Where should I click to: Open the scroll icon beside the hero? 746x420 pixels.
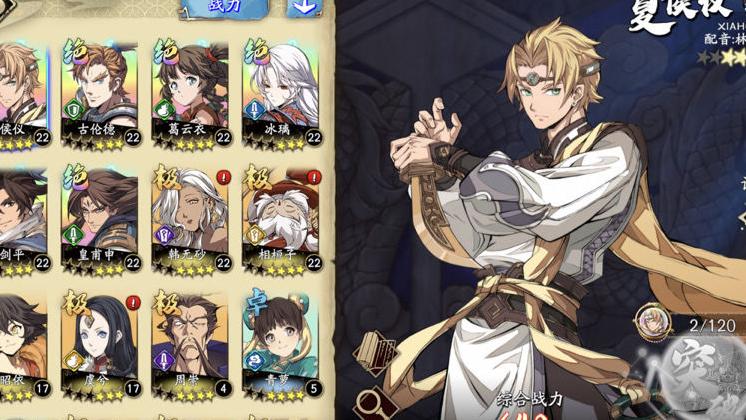click(374, 351)
